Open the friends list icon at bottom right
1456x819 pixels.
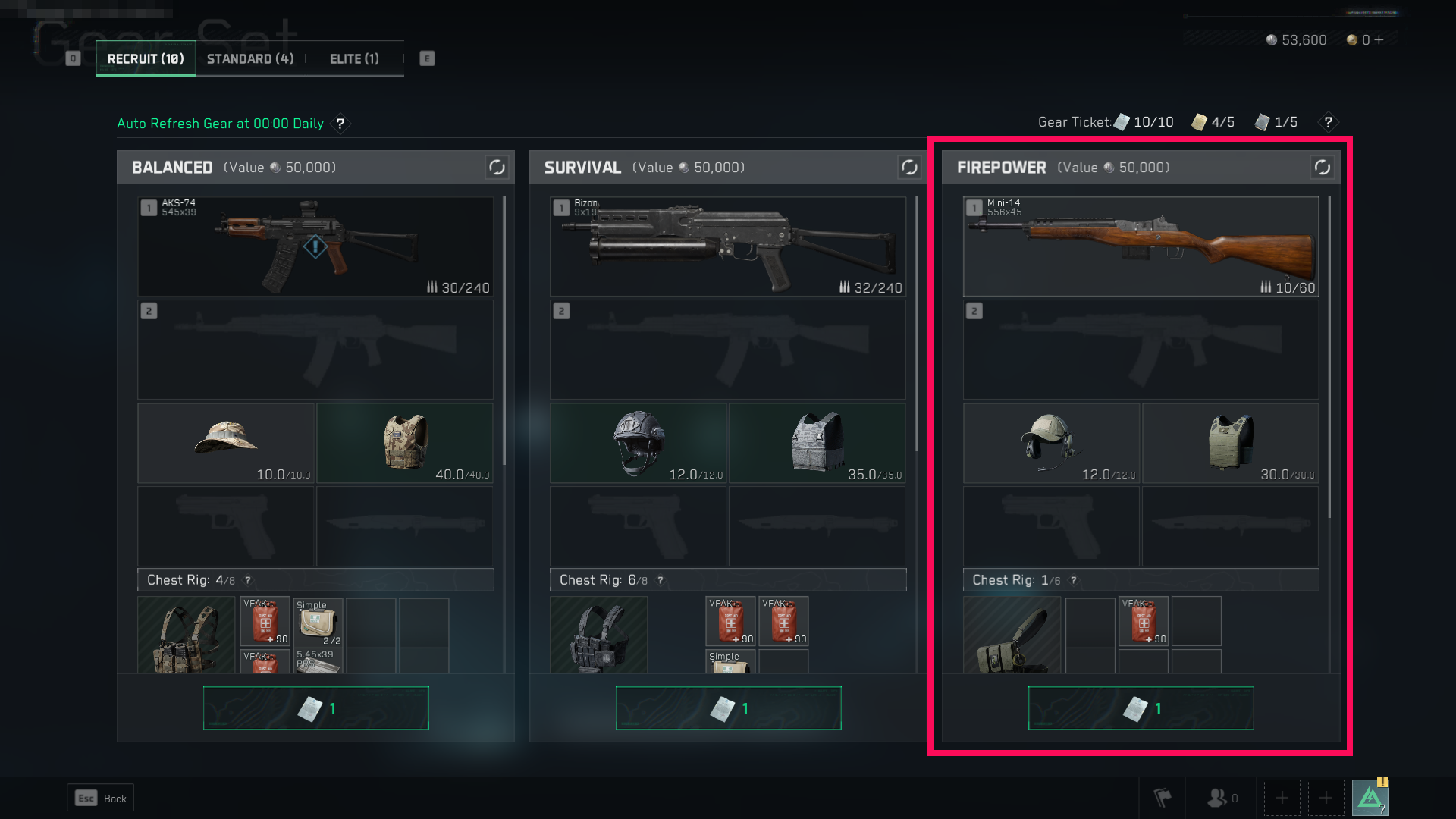[x=1219, y=798]
